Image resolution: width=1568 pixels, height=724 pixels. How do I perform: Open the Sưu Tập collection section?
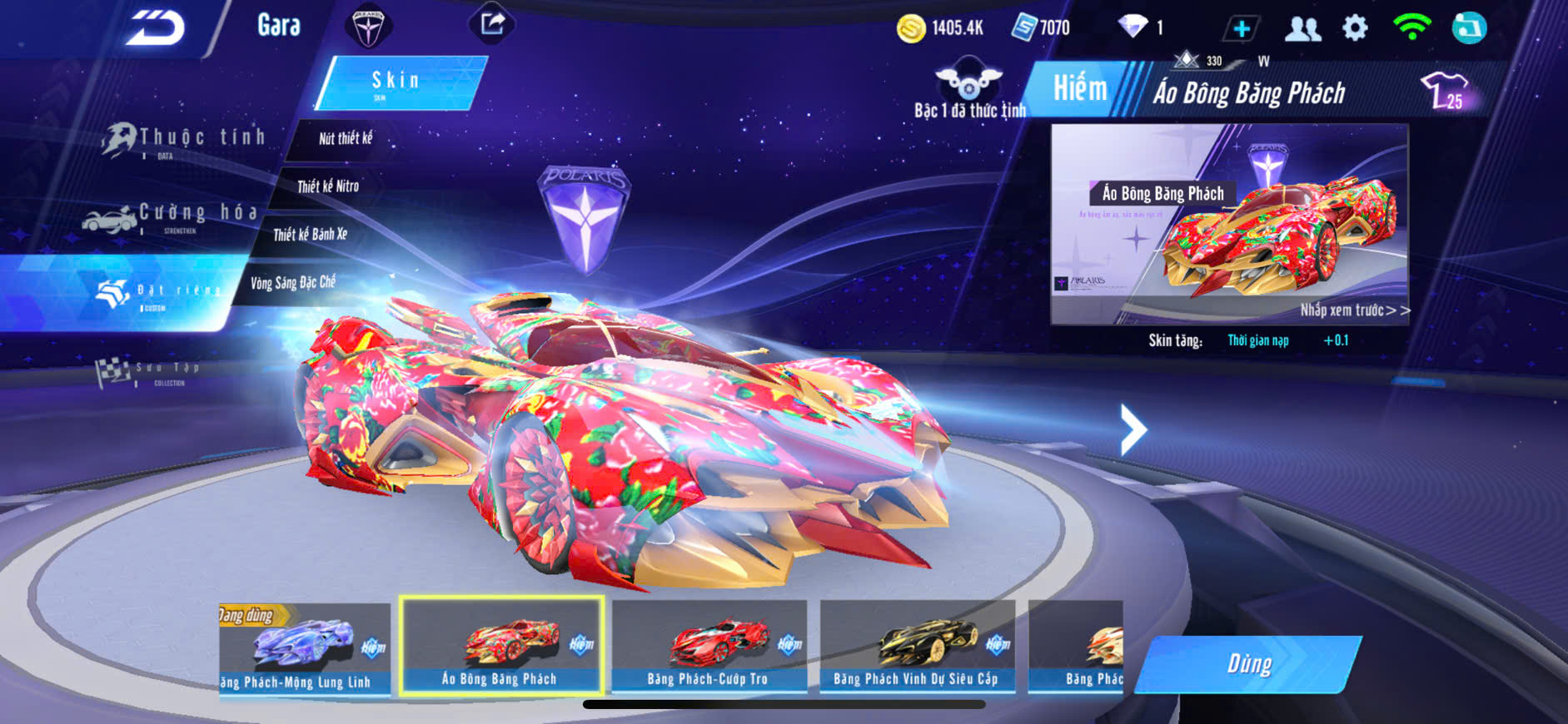[150, 371]
